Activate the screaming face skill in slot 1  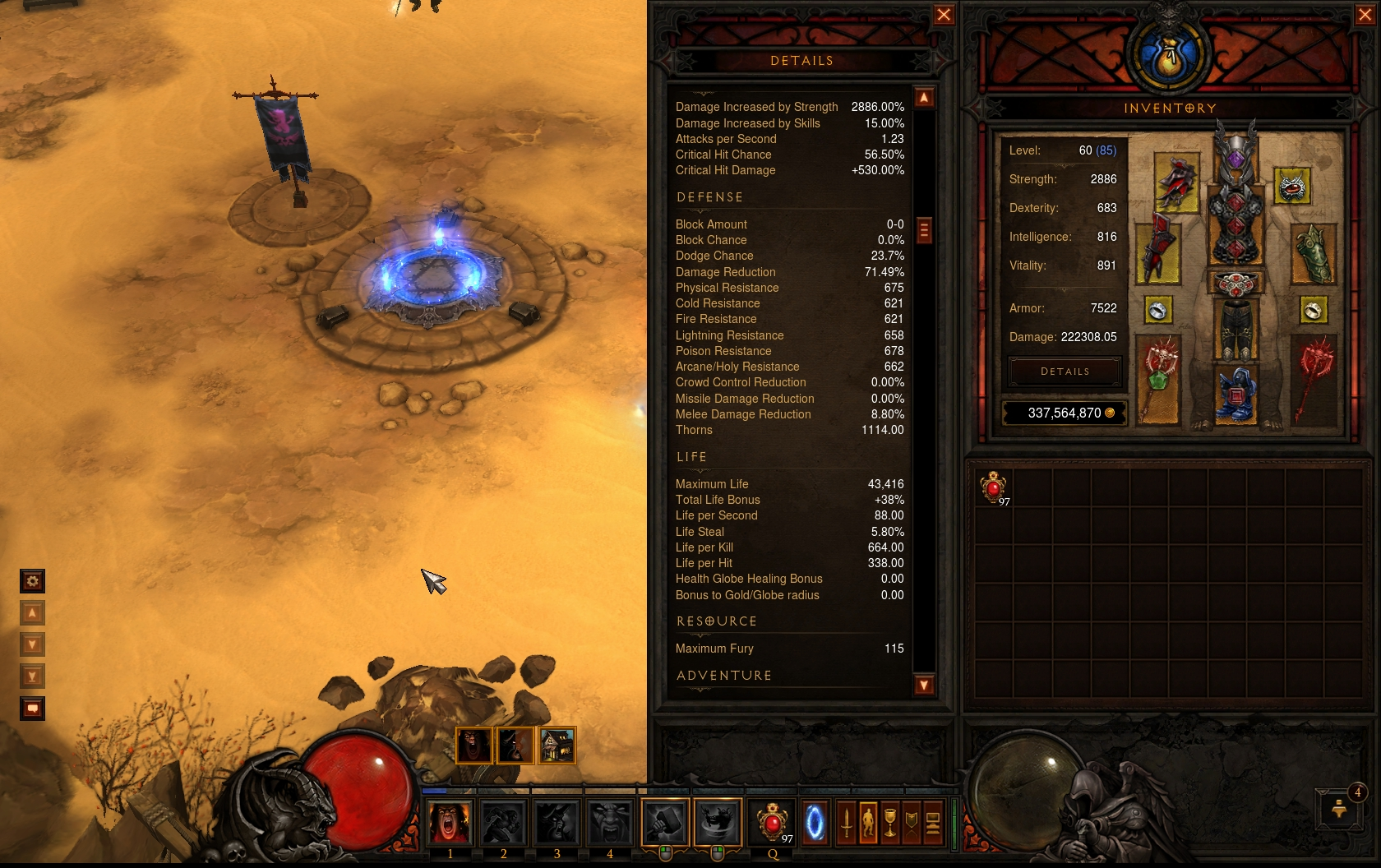pos(450,823)
